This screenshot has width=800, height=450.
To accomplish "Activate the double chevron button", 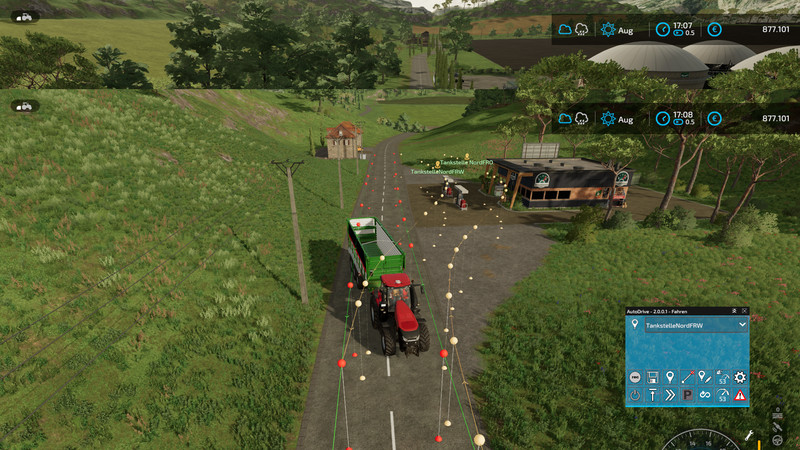I will click(670, 396).
